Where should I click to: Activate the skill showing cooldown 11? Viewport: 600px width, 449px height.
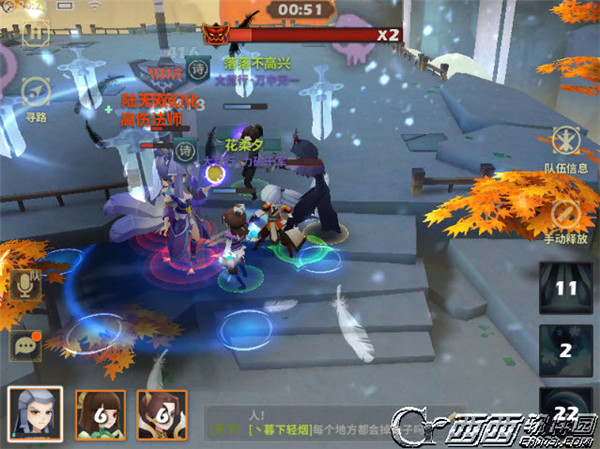[567, 289]
